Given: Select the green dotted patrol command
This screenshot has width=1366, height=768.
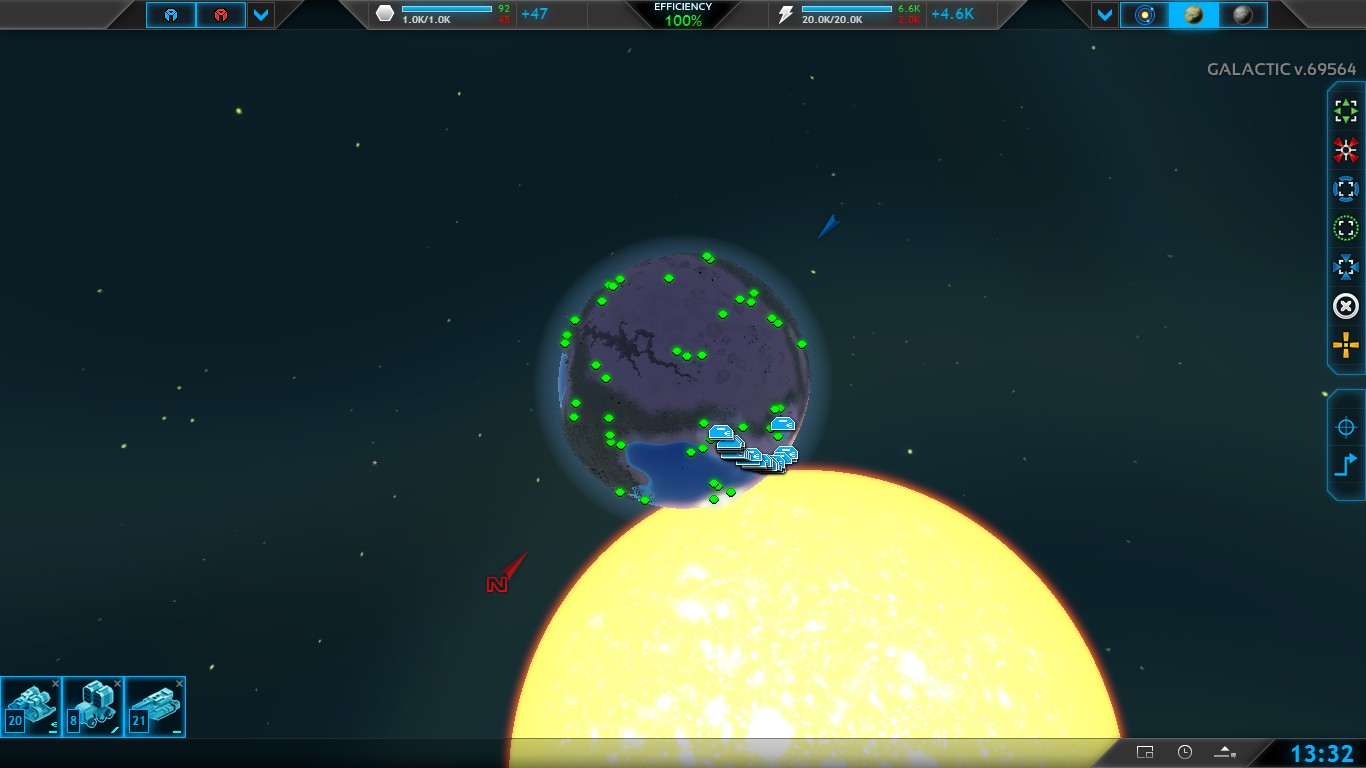Looking at the screenshot, I should [x=1346, y=228].
